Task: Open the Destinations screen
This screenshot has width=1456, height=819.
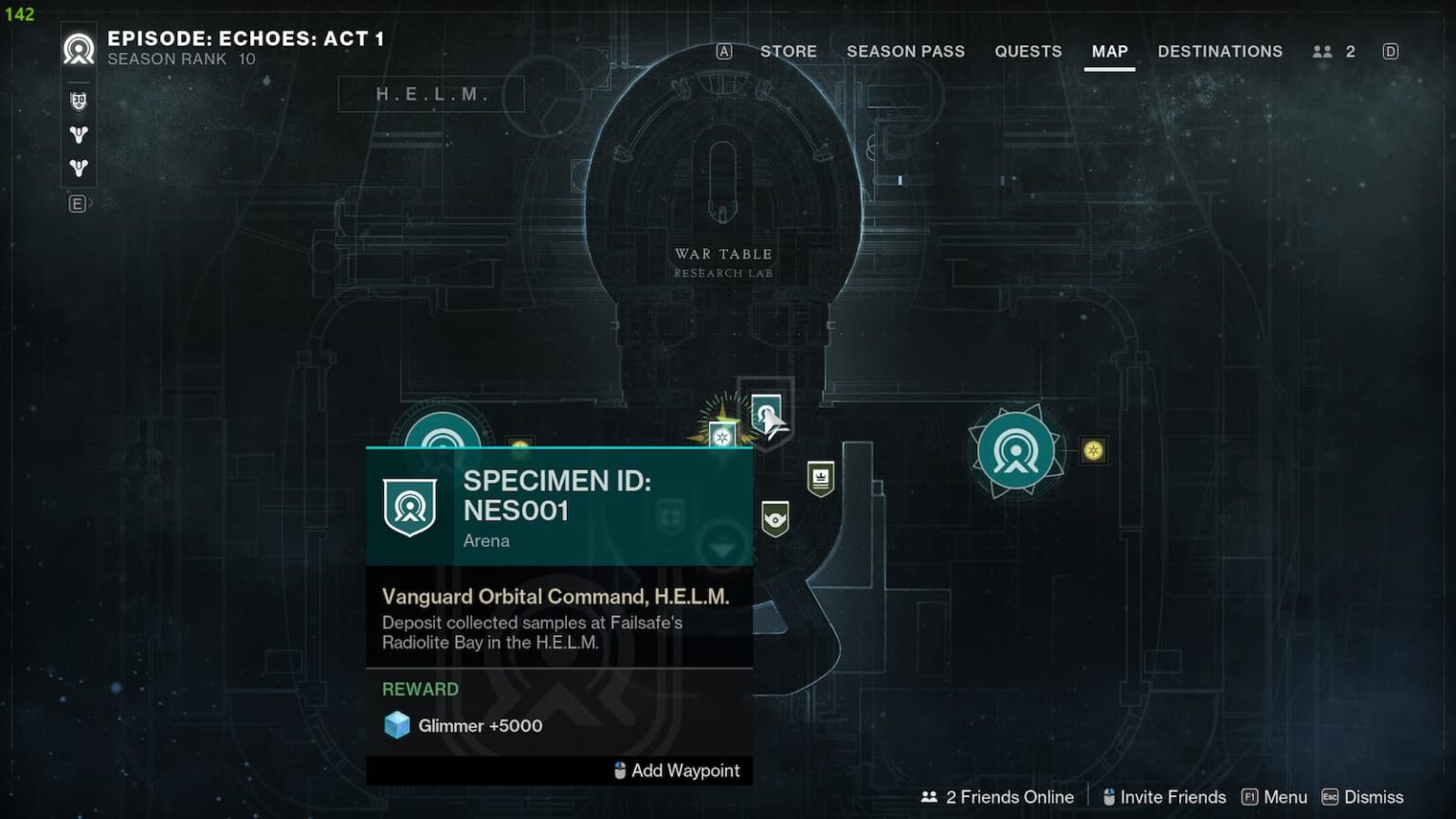Action: (1220, 51)
